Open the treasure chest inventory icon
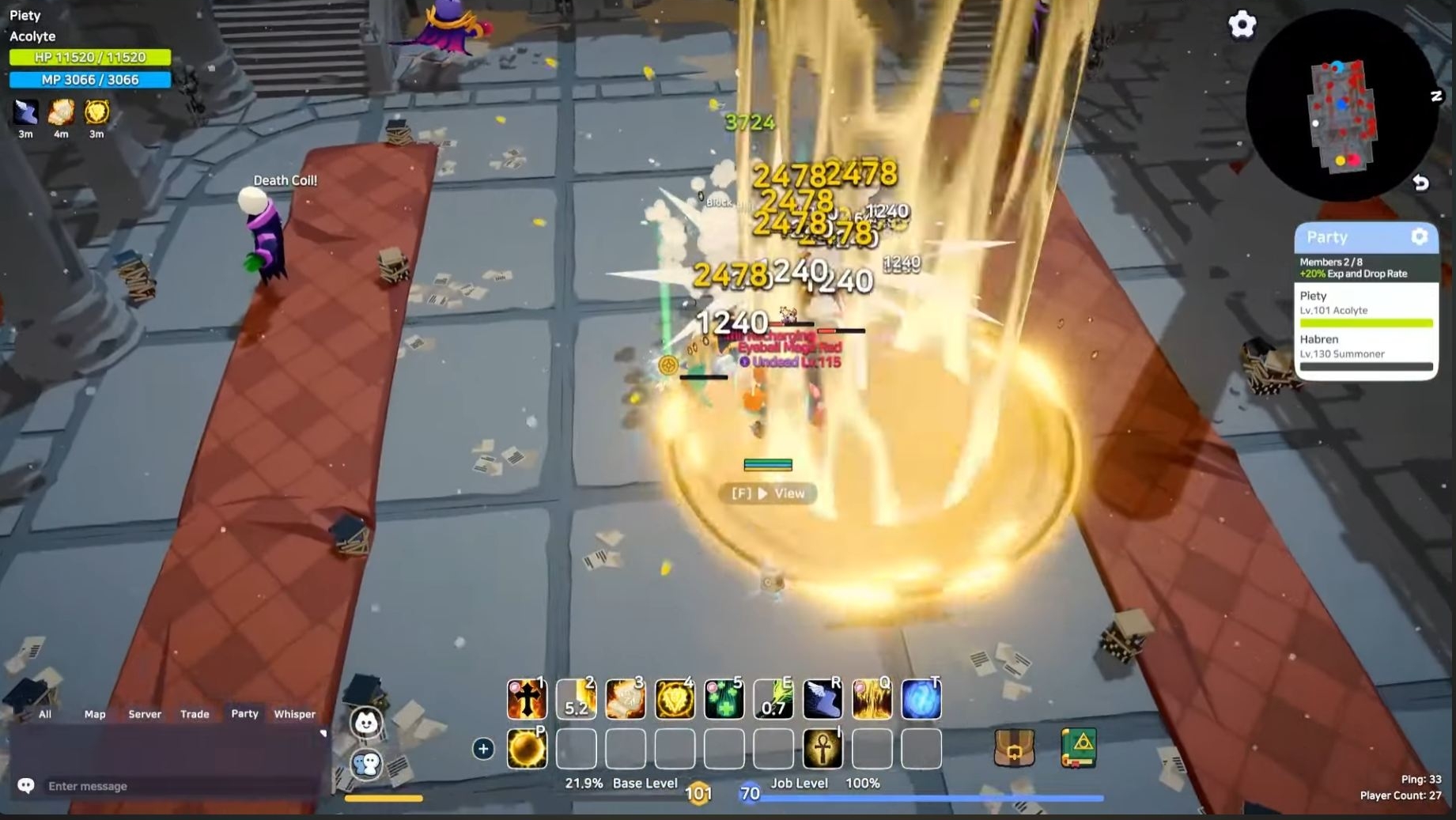1456x820 pixels. coord(1015,746)
